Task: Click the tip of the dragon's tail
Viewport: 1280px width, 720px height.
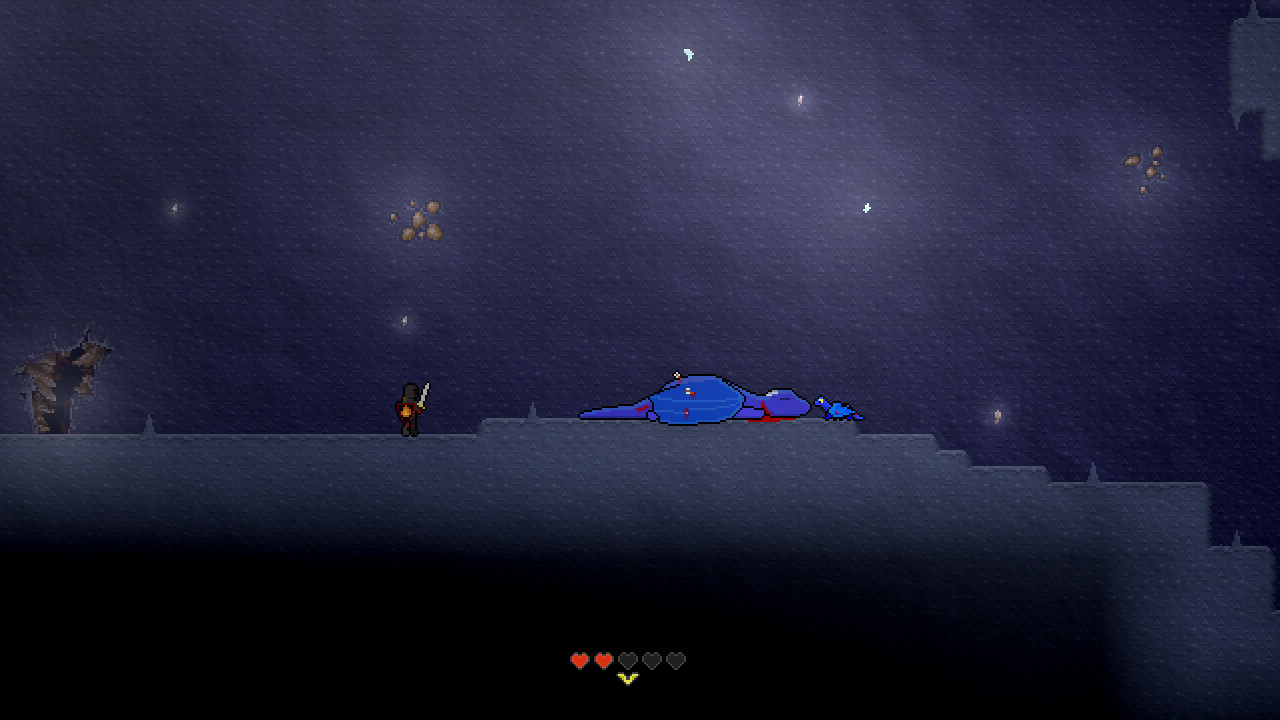Action: (582, 417)
